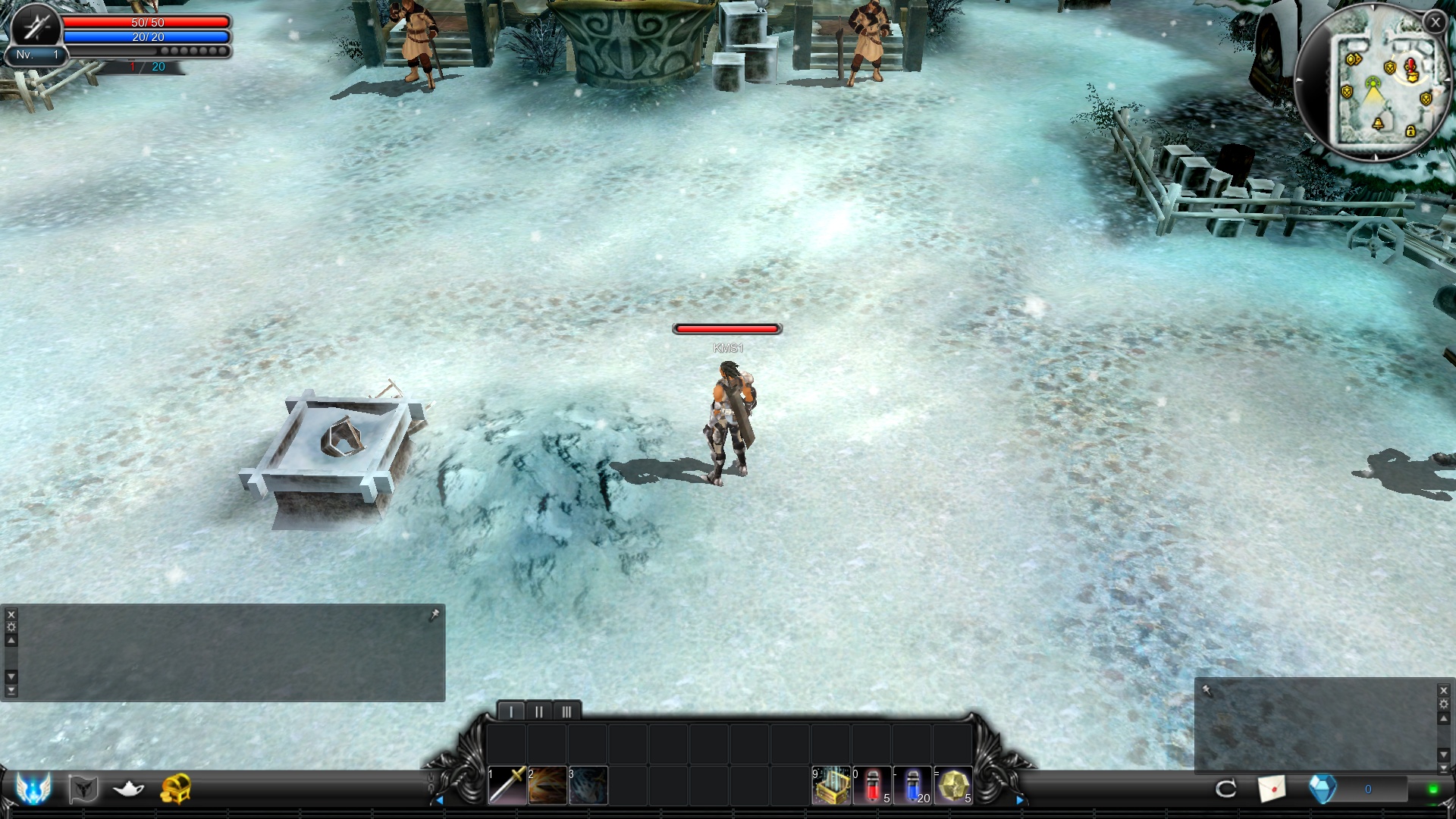Click the guild flag icon

click(x=83, y=789)
